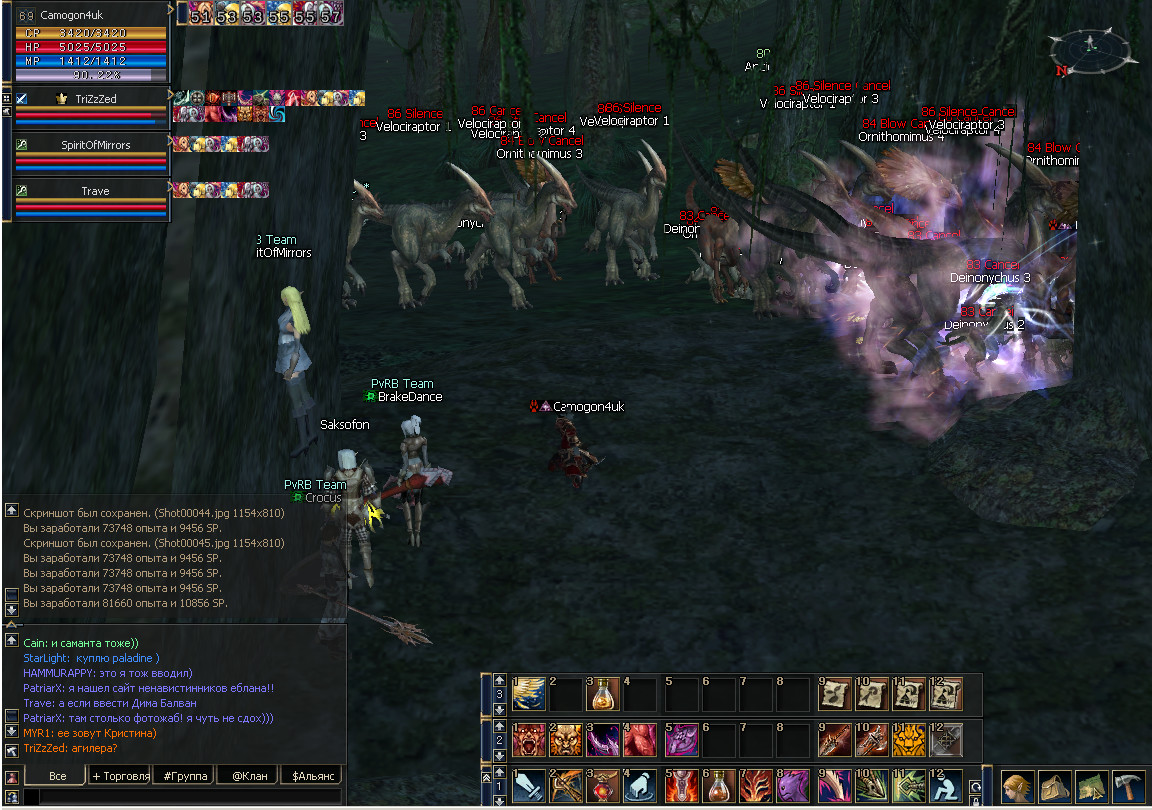Image resolution: width=1152 pixels, height=810 pixels.
Task: Select the $Альянс alliance chat tab
Action: coord(311,776)
